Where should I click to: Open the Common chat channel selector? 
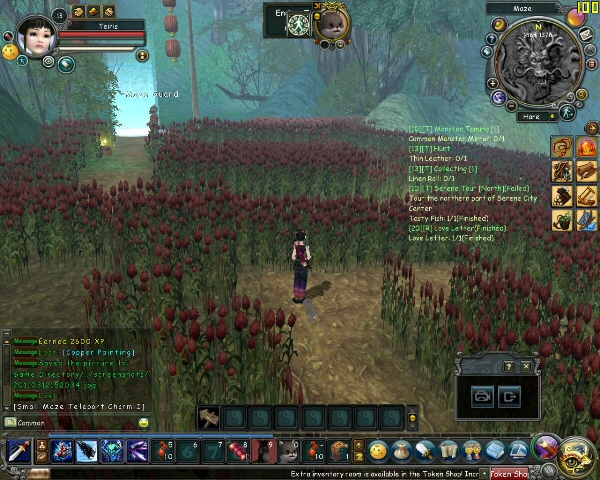pyautogui.click(x=24, y=423)
